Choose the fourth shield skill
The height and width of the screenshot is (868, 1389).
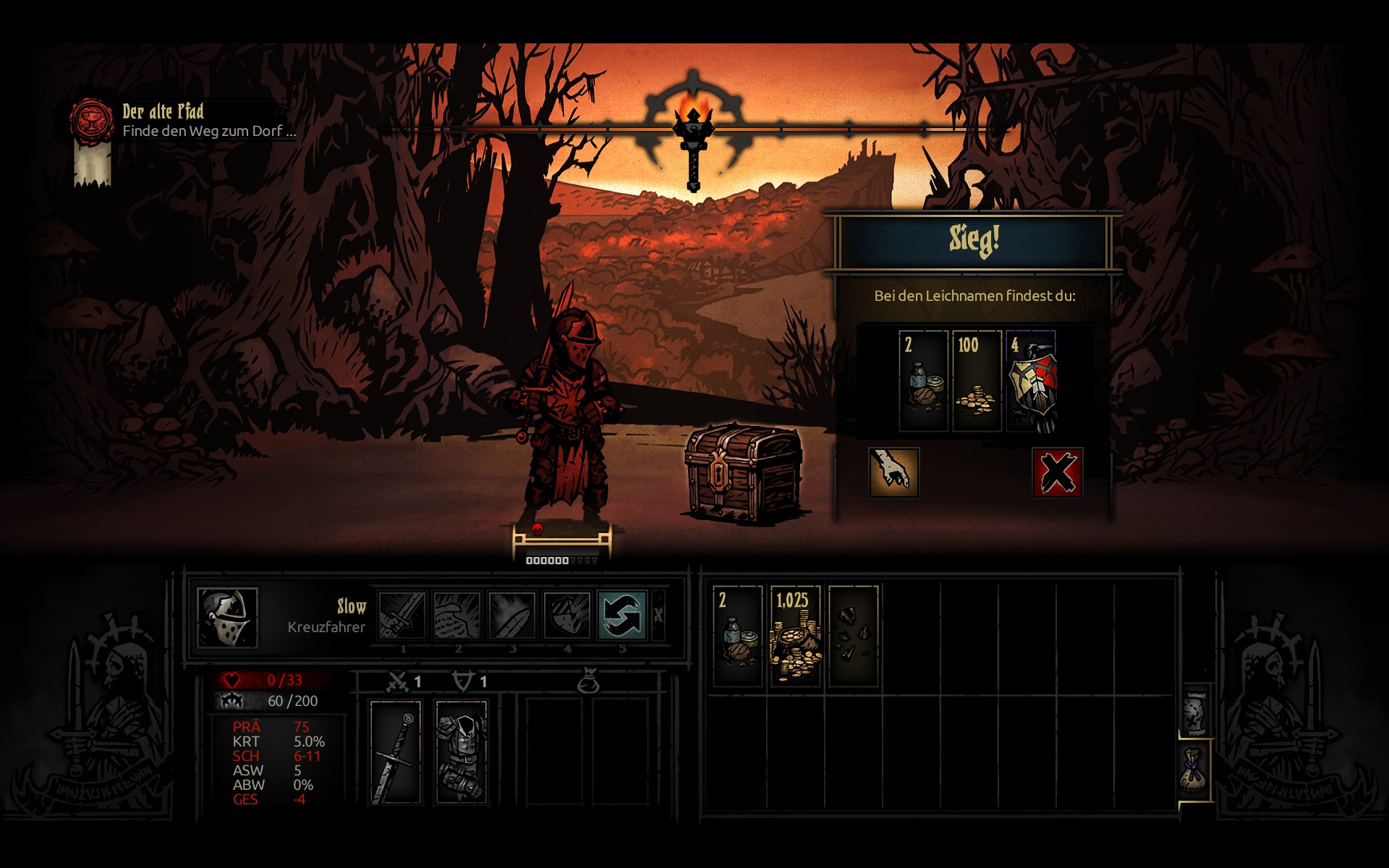click(x=567, y=616)
